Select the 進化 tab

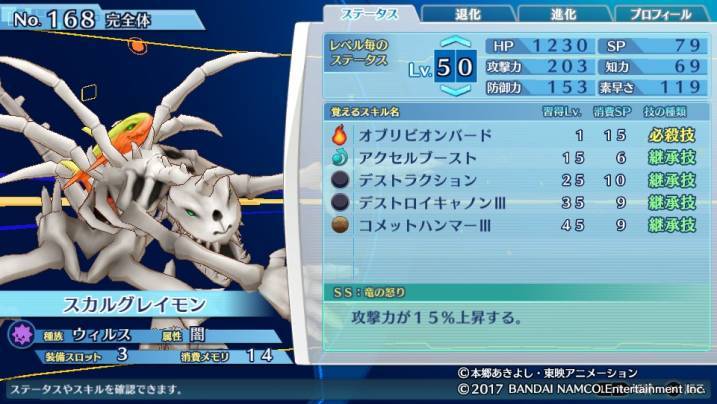[564, 14]
